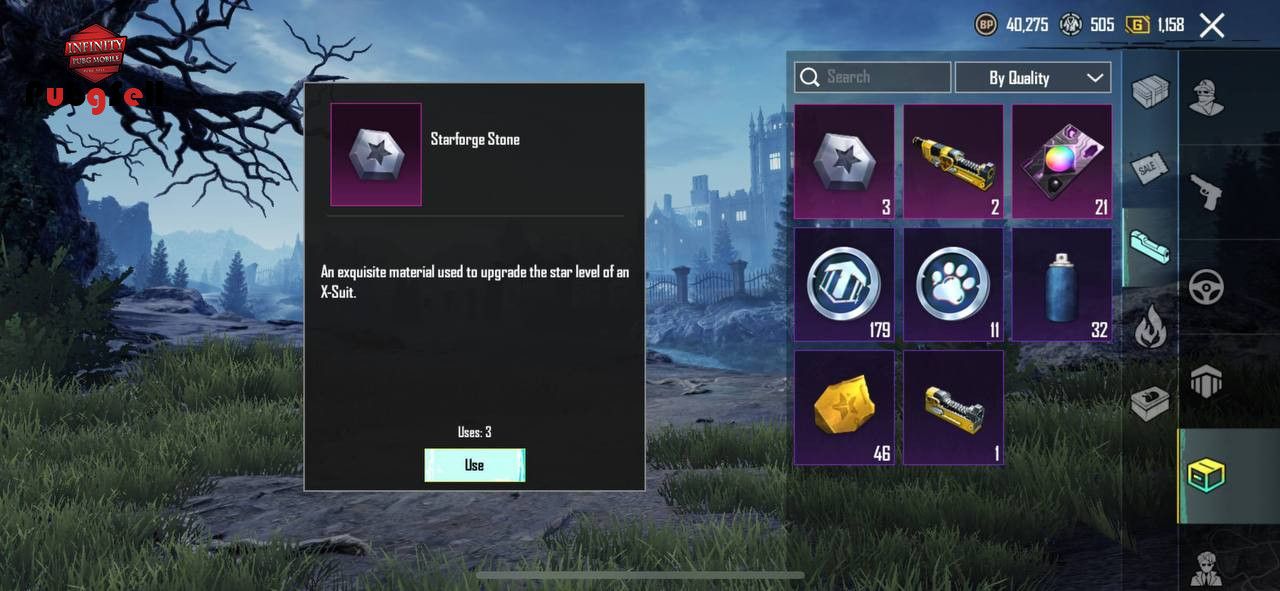Screen dimensions: 1280x591
Task: Use the Starforge Stone
Action: pyautogui.click(x=474, y=465)
